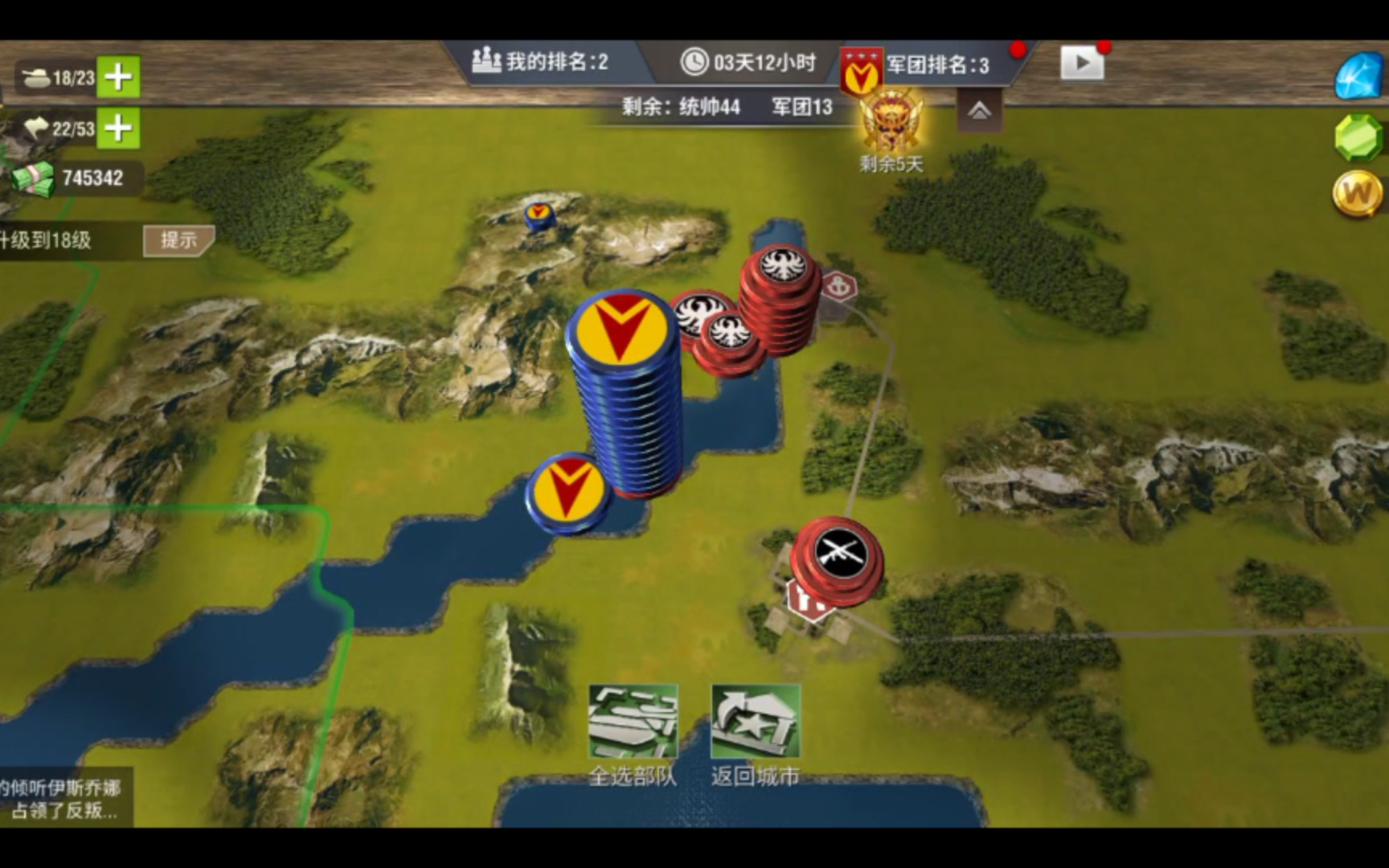Add more tanks with the plus button
The image size is (1389, 868).
click(x=118, y=77)
